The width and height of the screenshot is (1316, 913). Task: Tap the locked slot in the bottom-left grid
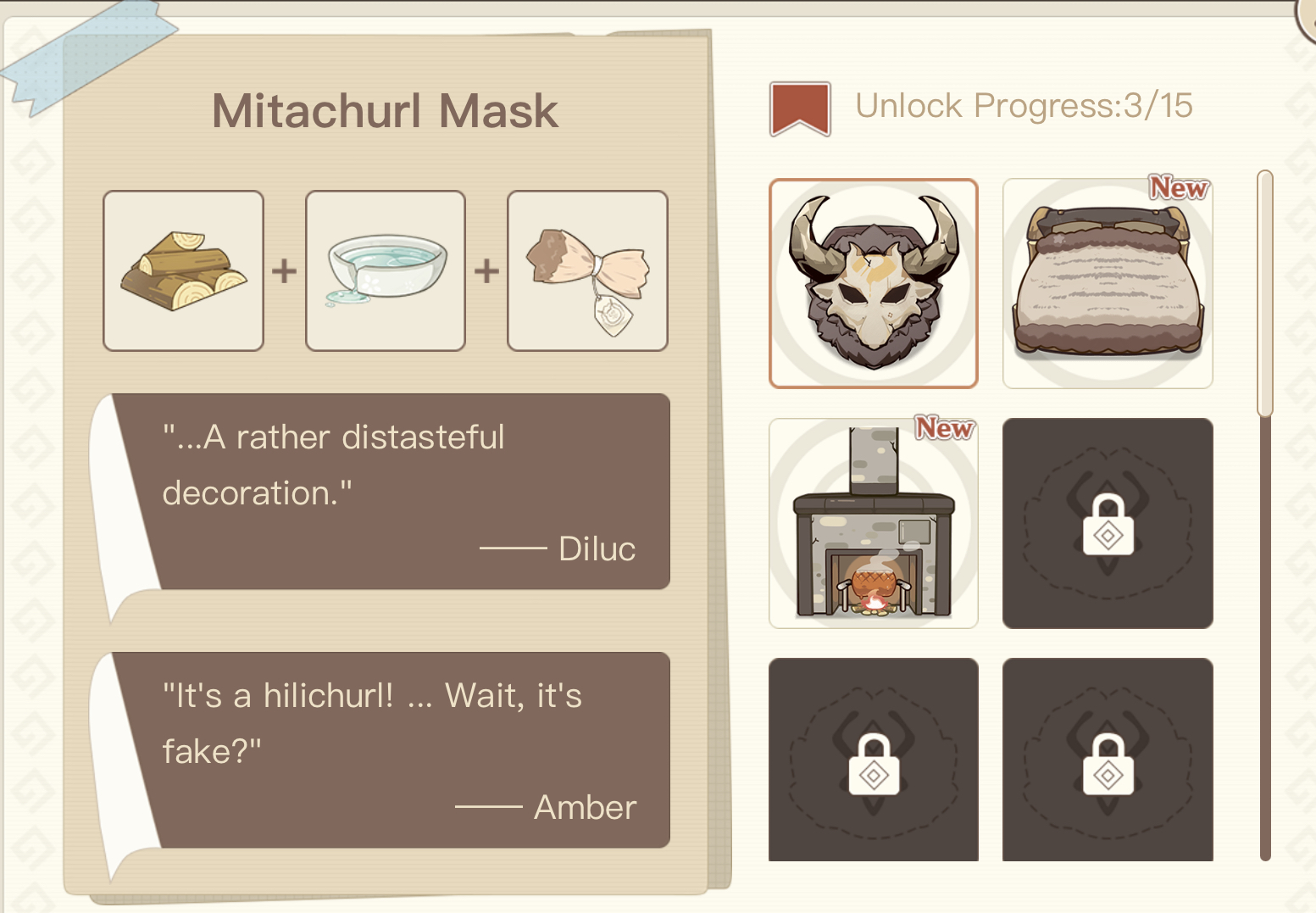pyautogui.click(x=874, y=760)
